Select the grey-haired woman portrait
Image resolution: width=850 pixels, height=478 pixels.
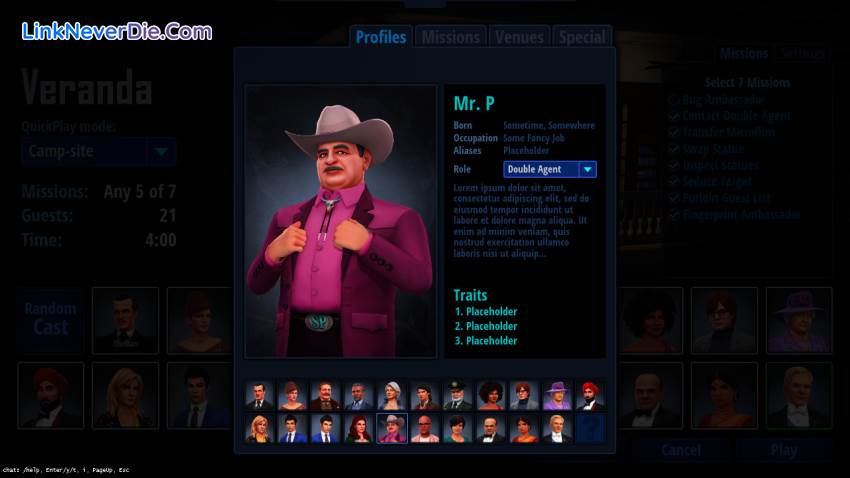(x=391, y=396)
